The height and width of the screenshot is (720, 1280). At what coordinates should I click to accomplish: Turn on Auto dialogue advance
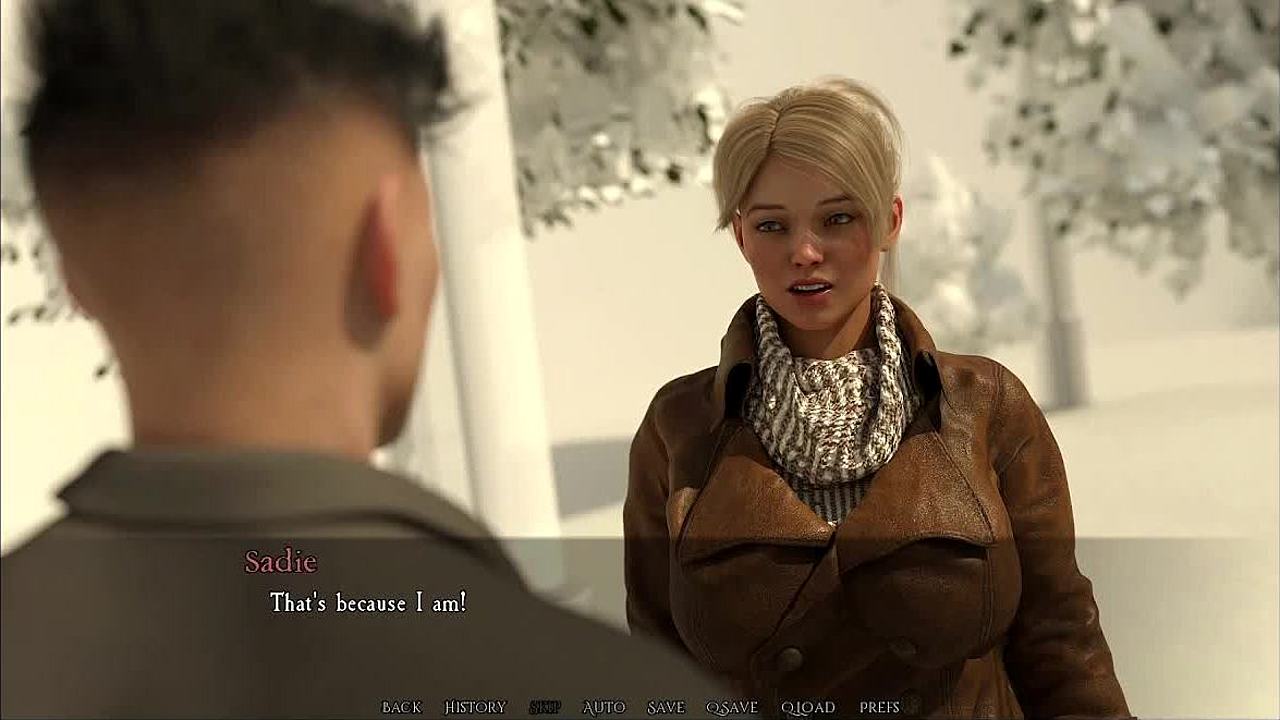click(603, 707)
